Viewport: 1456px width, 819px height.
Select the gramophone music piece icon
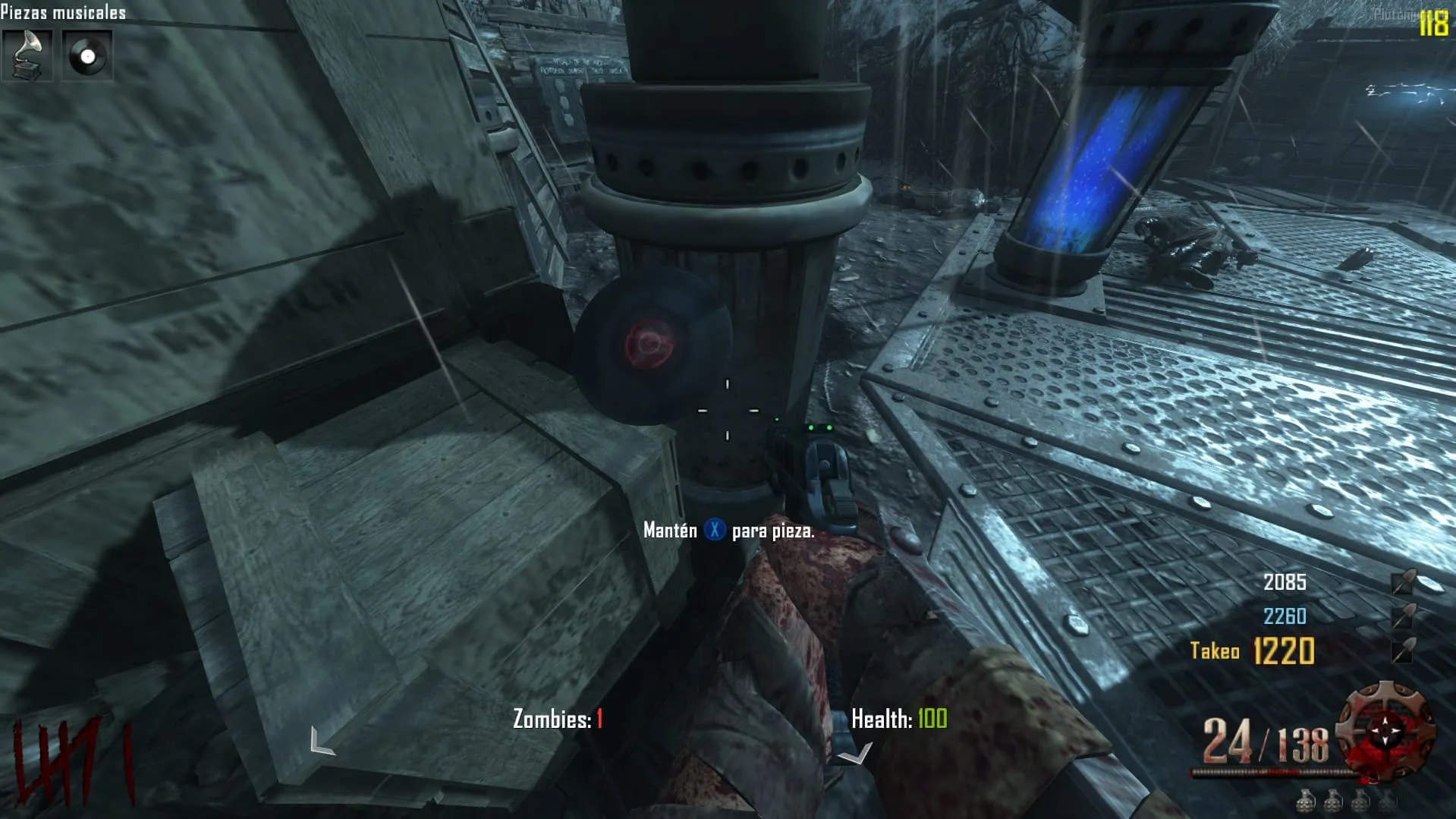(27, 55)
